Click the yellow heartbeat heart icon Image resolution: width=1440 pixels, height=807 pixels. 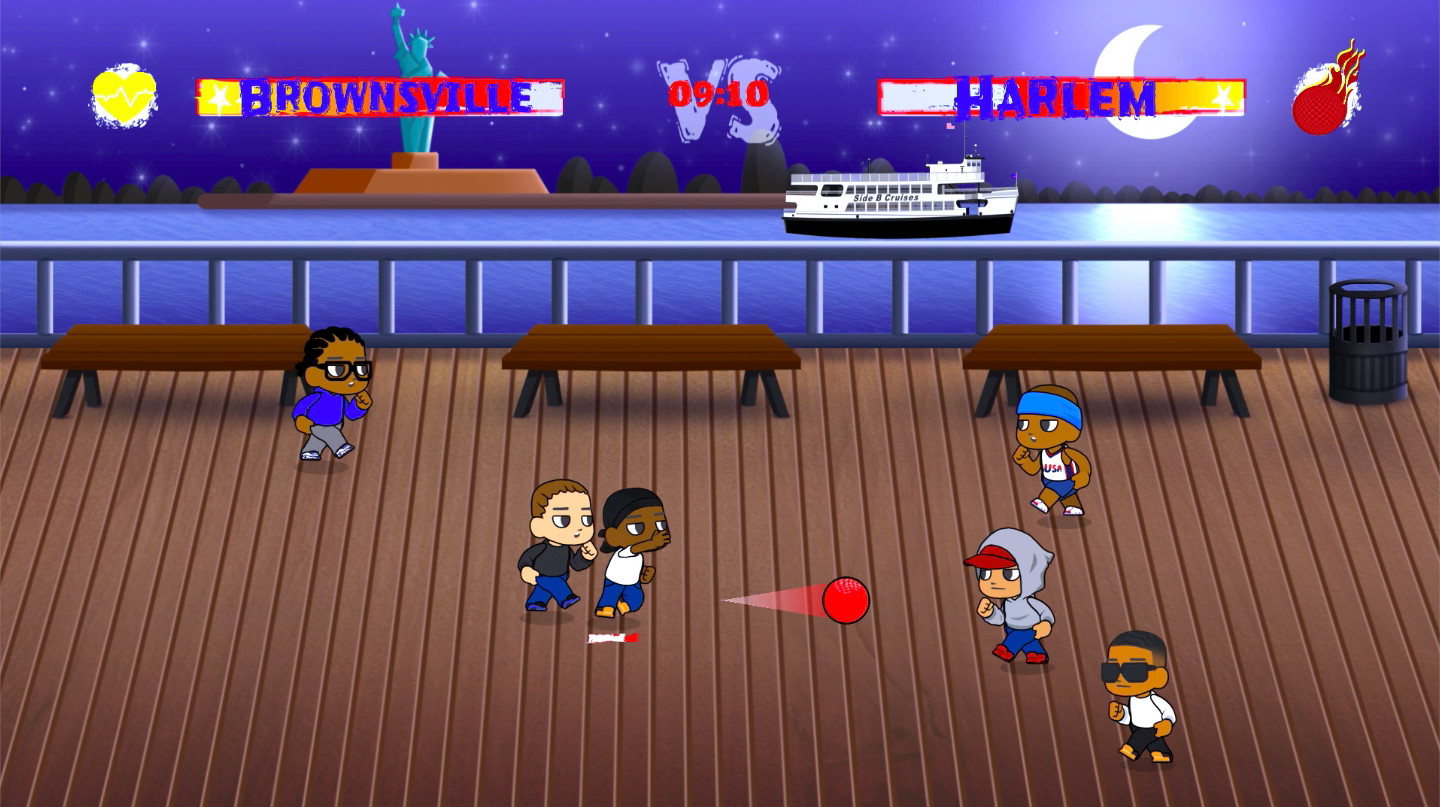pos(125,96)
